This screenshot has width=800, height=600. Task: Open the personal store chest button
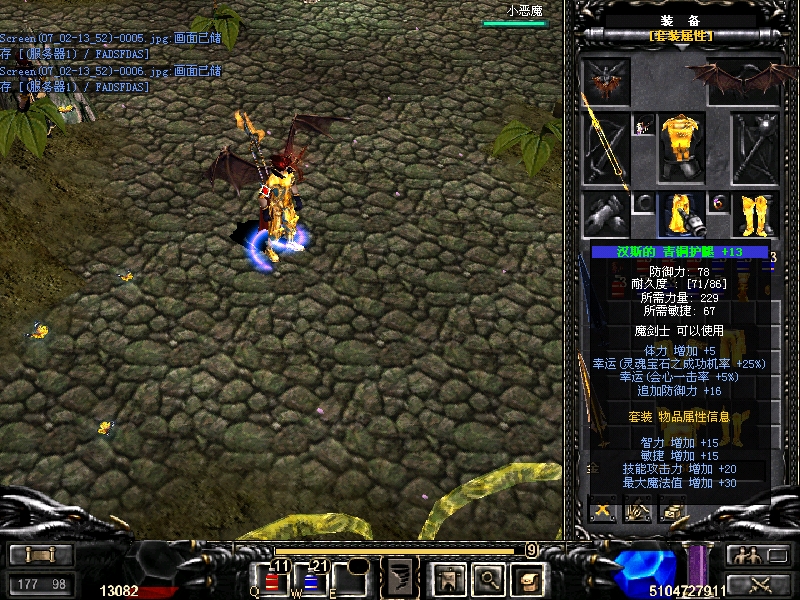[x=673, y=511]
